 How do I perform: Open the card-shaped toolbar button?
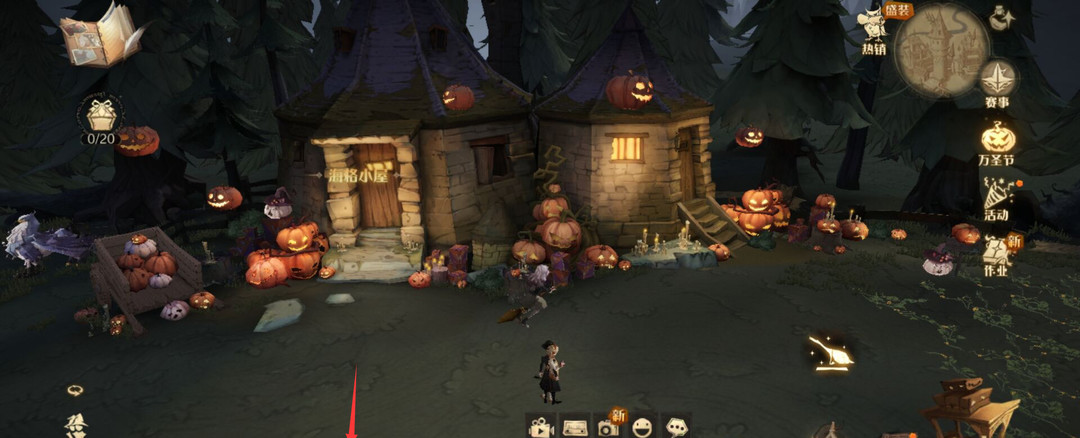574,427
